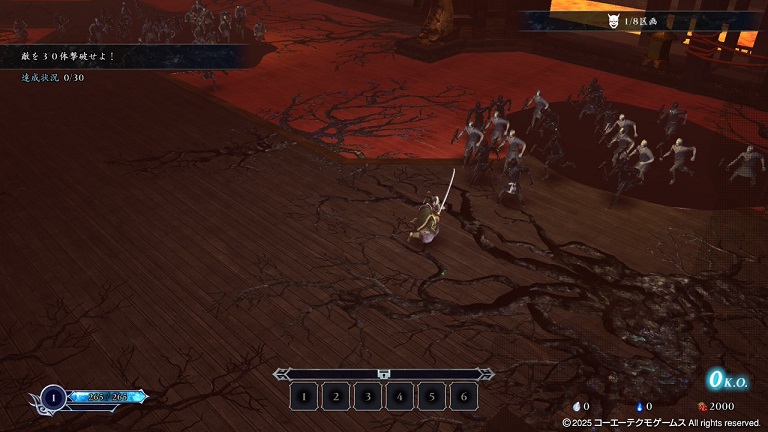Choose hotbar slot number 2
The width and height of the screenshot is (768, 432).
point(336,396)
